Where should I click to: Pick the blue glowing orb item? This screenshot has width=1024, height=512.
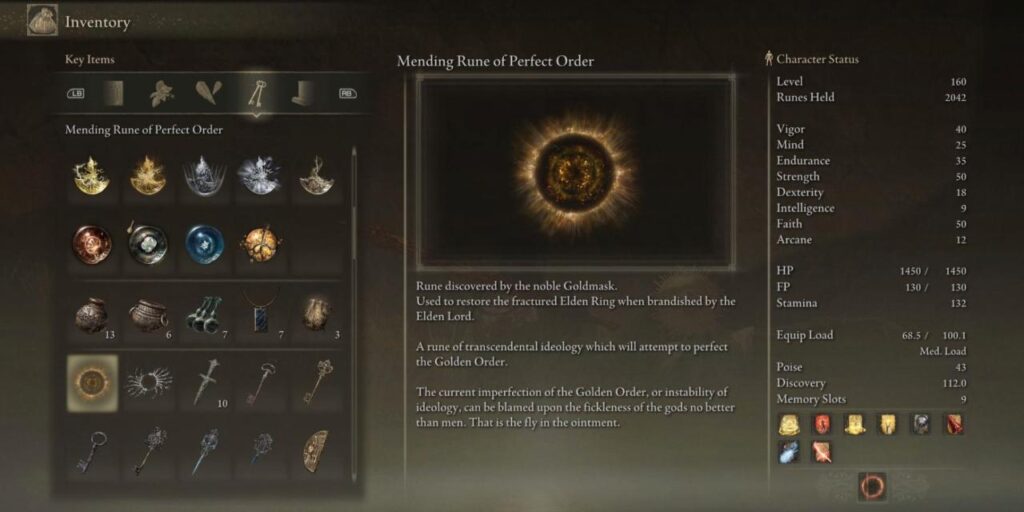coord(204,243)
